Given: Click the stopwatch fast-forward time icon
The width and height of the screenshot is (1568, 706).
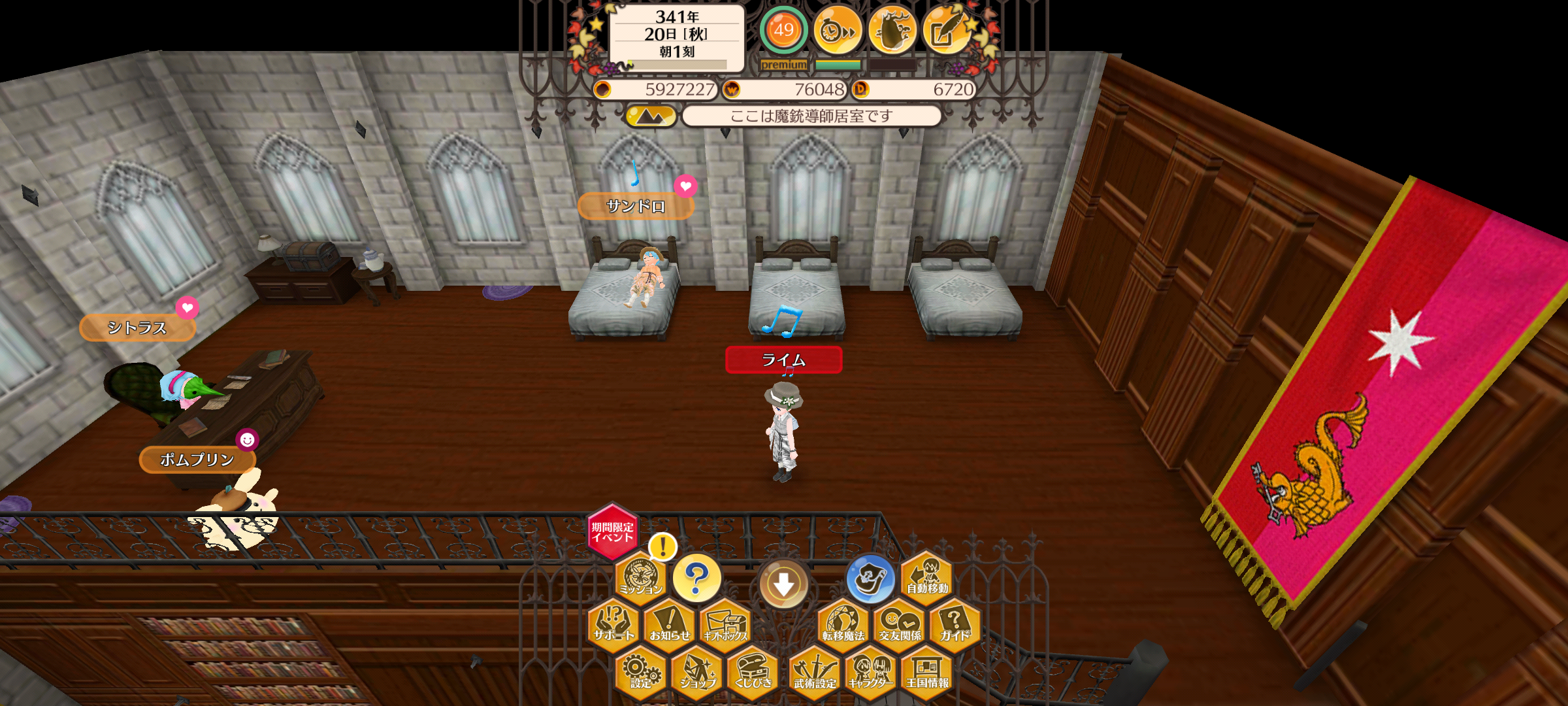Looking at the screenshot, I should [838, 30].
